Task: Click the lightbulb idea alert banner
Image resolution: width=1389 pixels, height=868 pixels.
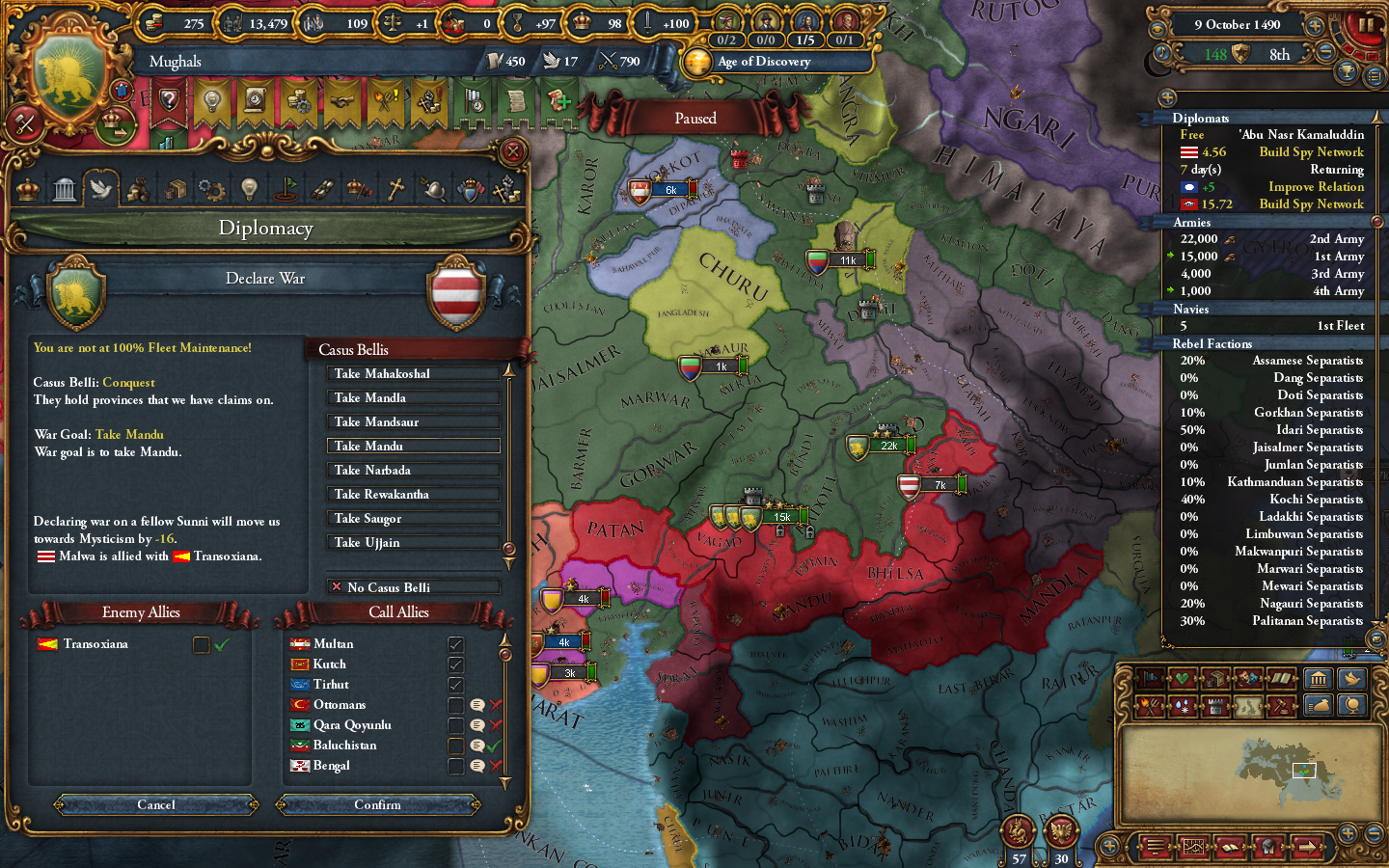Action: coord(212,99)
